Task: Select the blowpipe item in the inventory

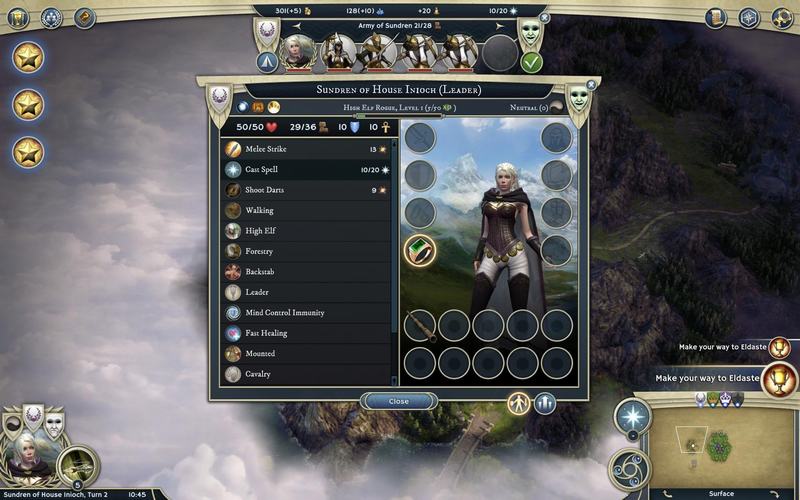Action: pyautogui.click(x=420, y=325)
